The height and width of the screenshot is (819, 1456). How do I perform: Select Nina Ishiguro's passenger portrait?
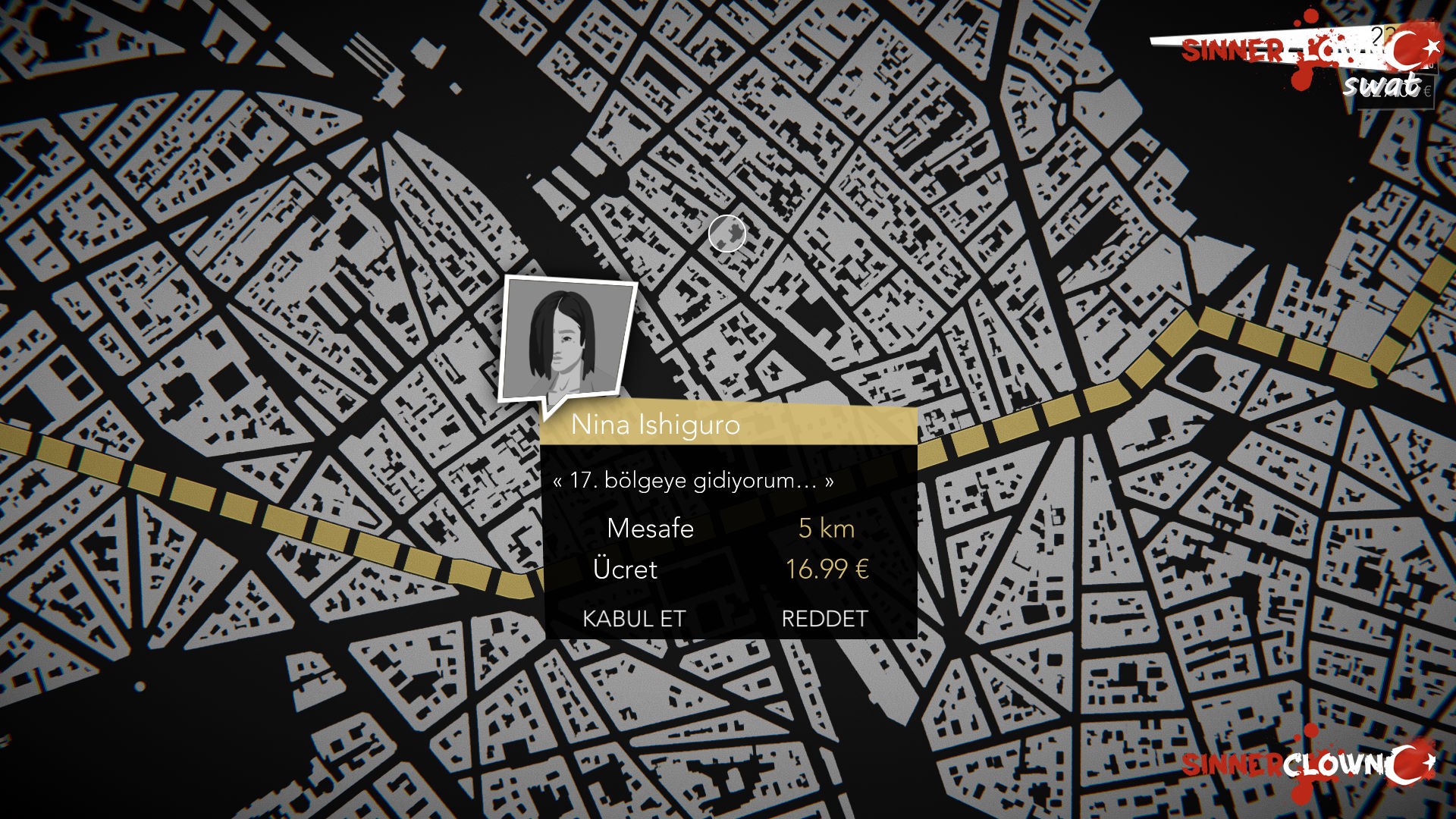tap(566, 338)
